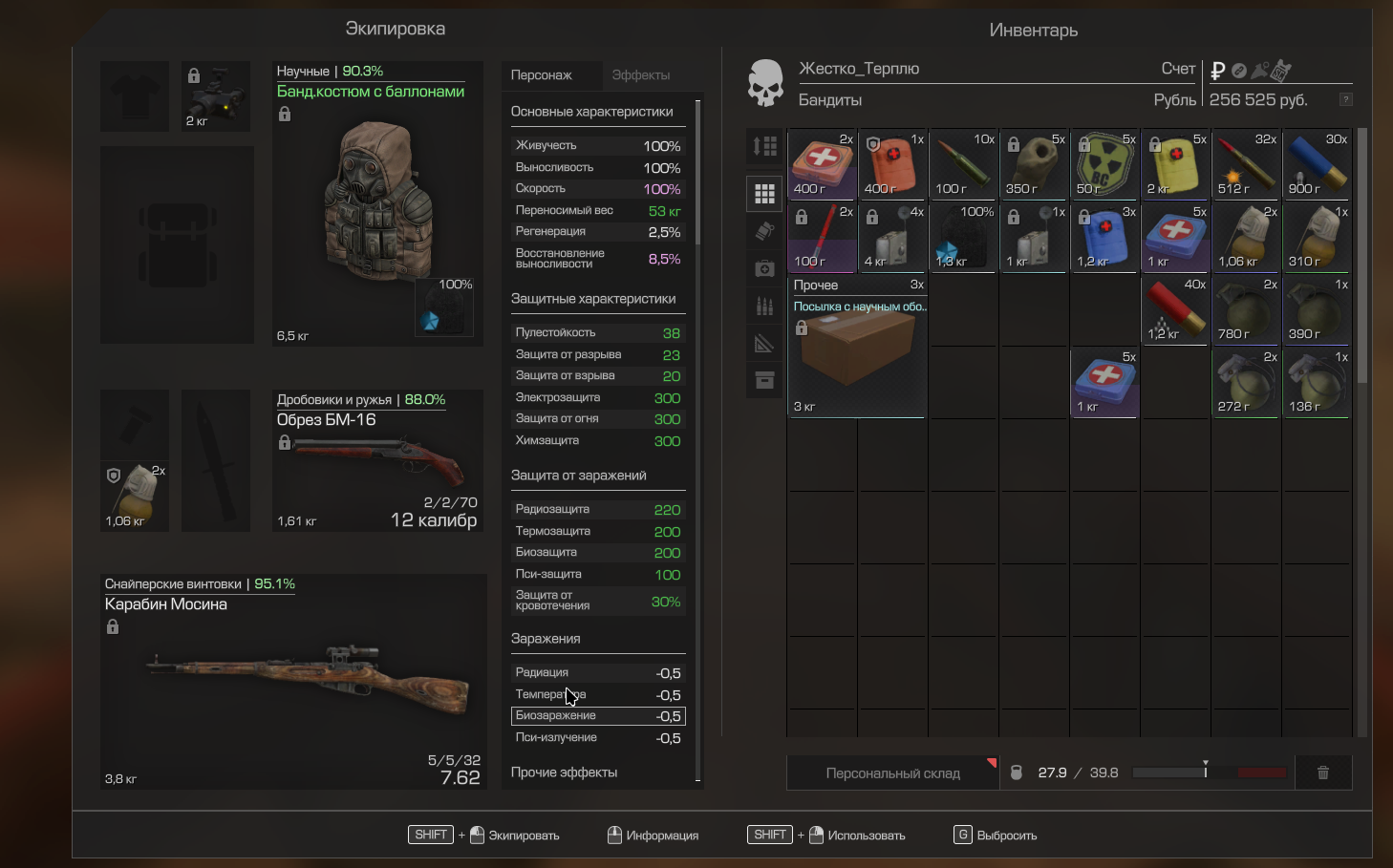Show all items with grid filter
The height and width of the screenshot is (868, 1393).
point(765,194)
